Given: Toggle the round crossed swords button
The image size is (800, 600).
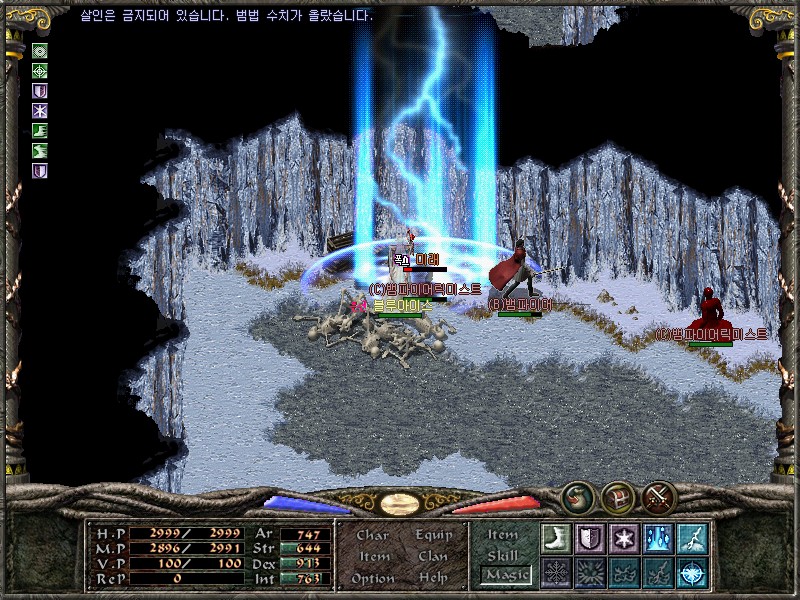Looking at the screenshot, I should (659, 496).
